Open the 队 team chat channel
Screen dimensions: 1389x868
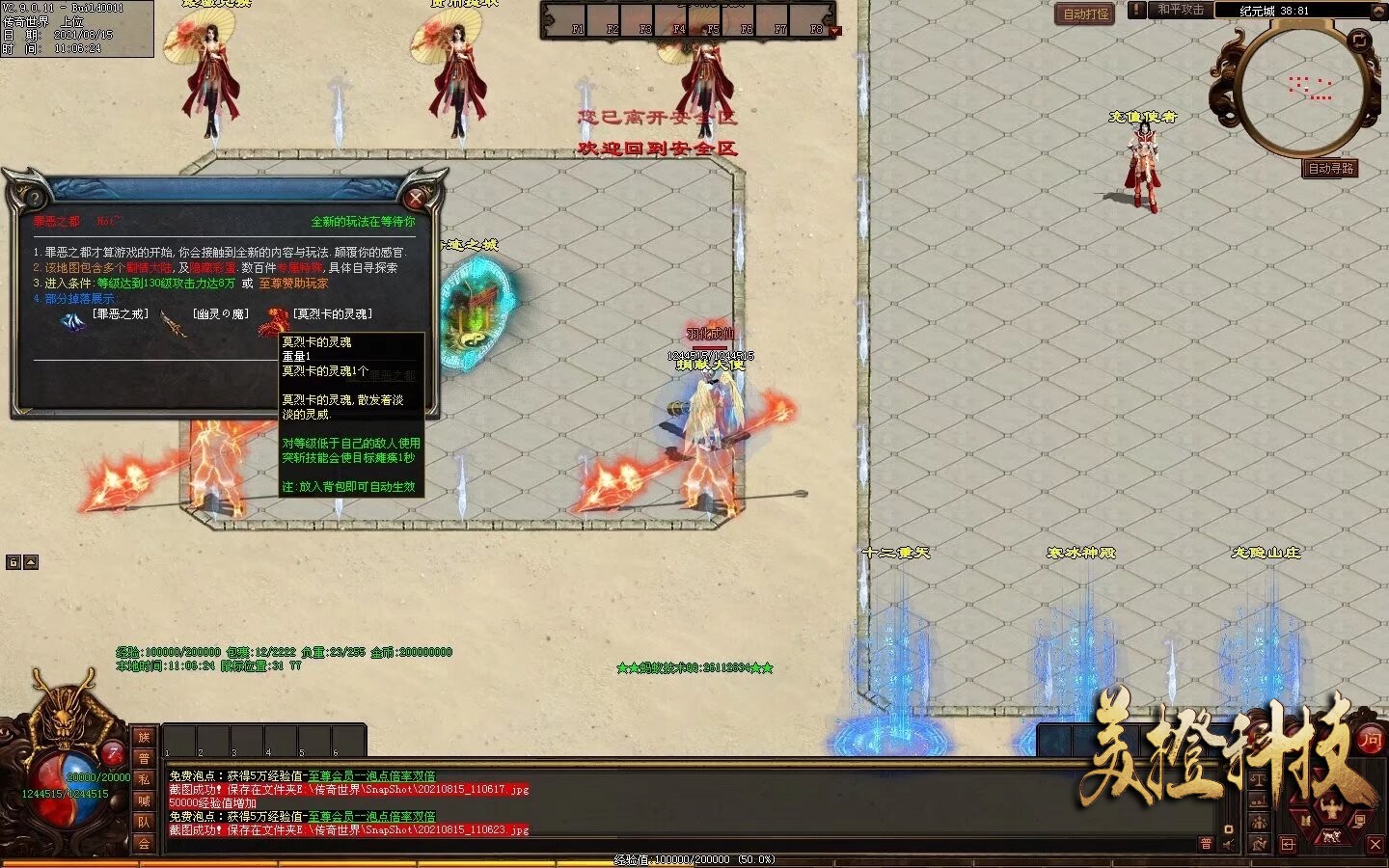(144, 822)
